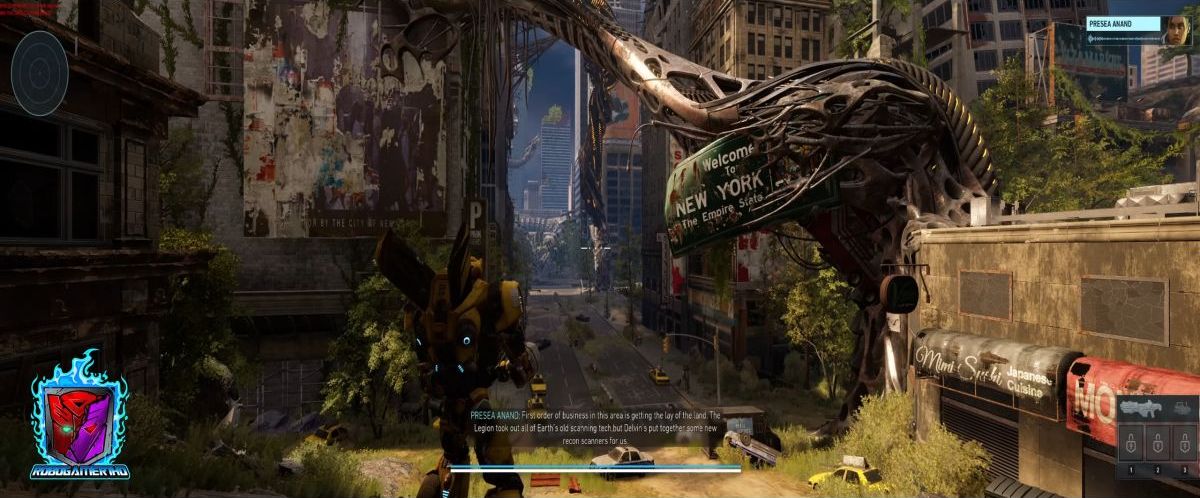Click the locked ability slot numbered 1
The height and width of the screenshot is (498, 1200).
coord(1131,442)
